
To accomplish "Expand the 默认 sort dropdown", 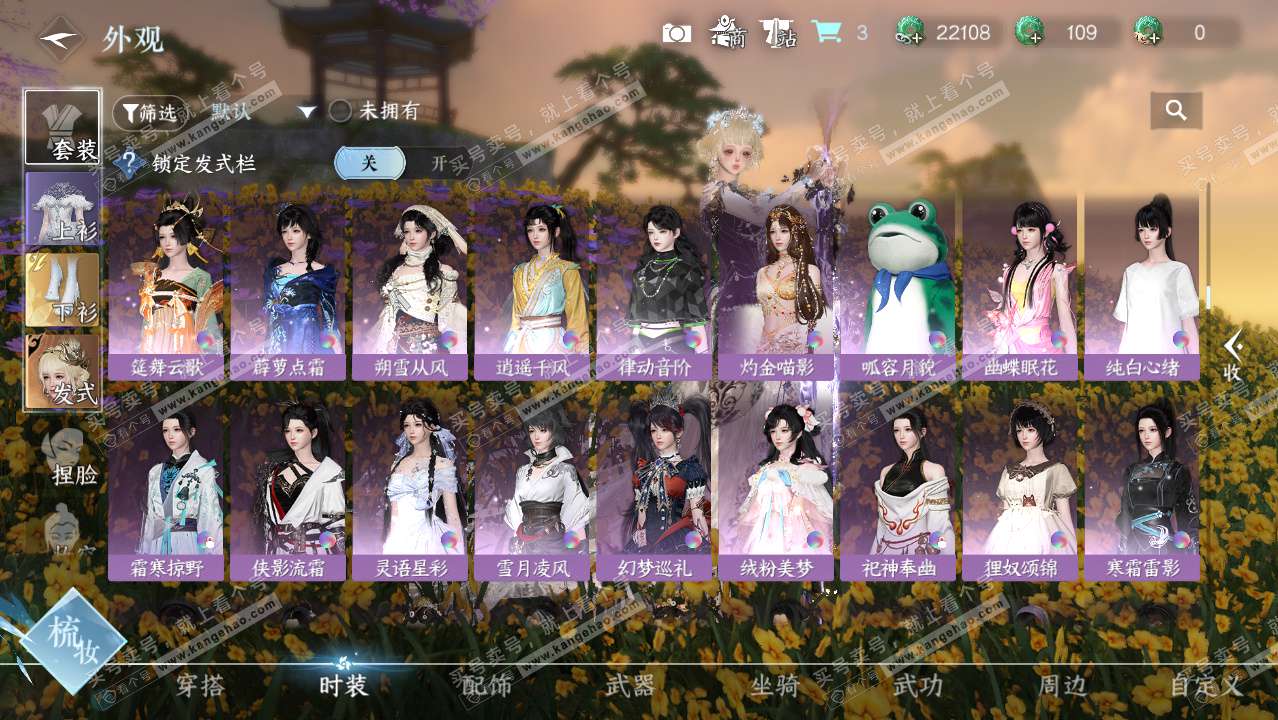I will 307,112.
